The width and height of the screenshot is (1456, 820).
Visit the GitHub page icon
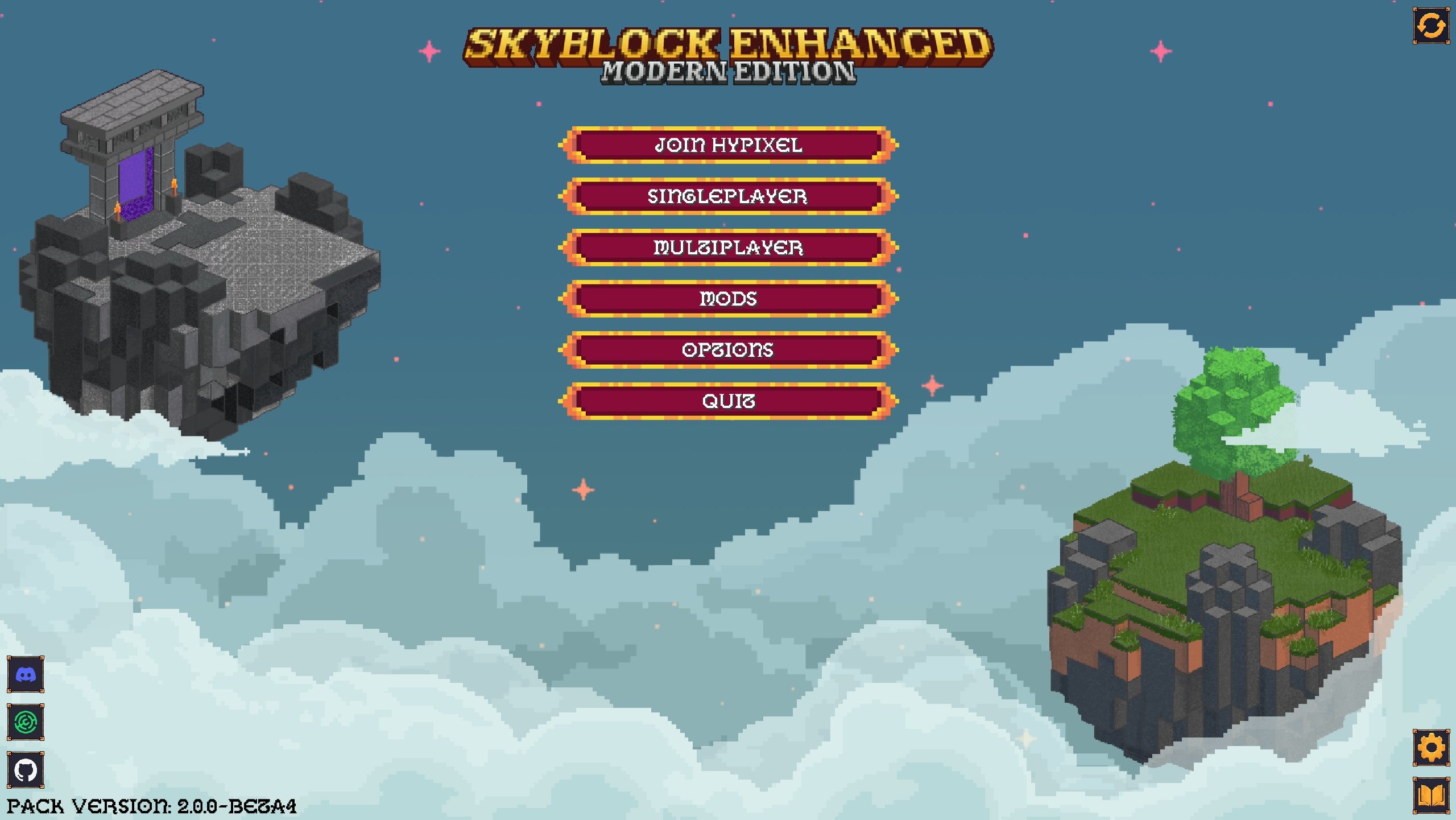(x=26, y=770)
